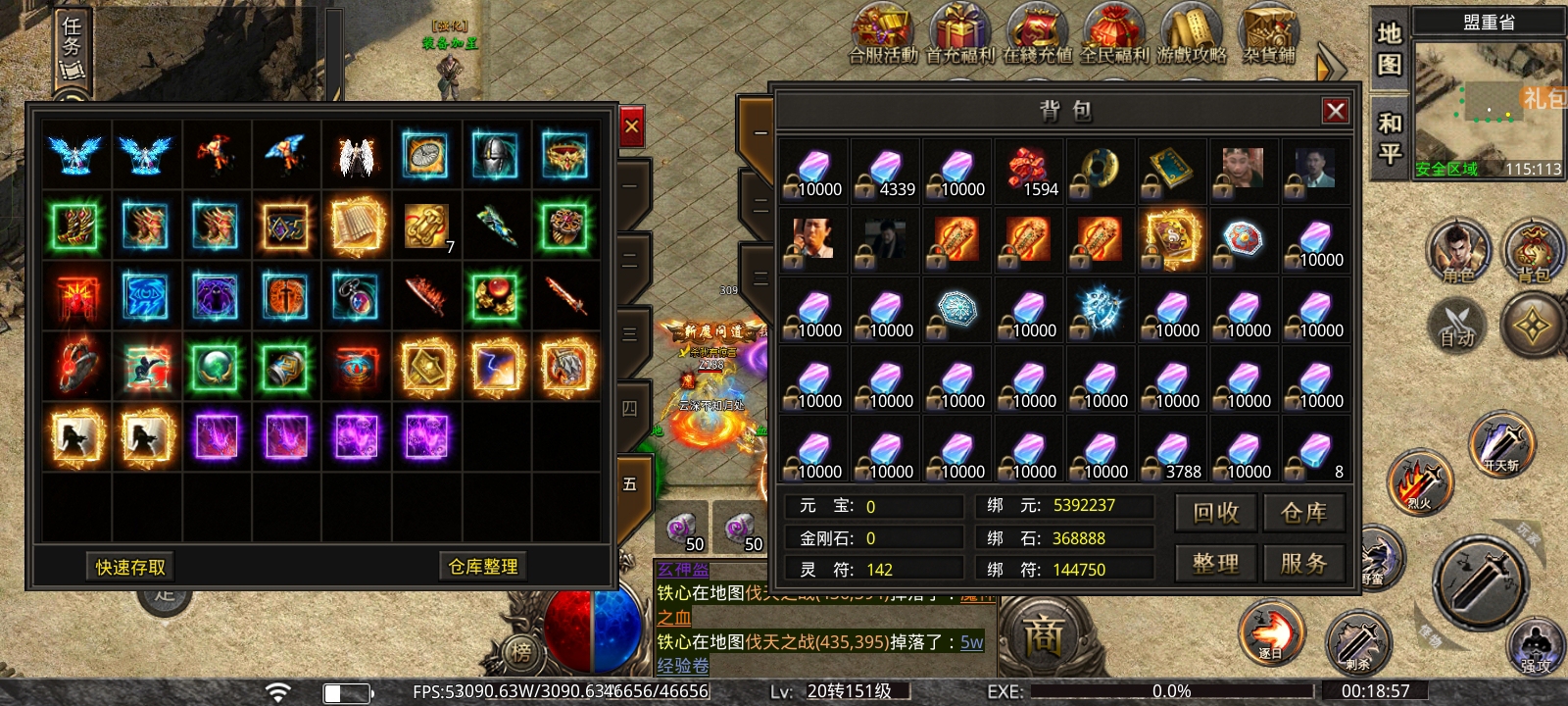Open the 回收 recycle function
Image resolution: width=1568 pixels, height=706 pixels.
(1216, 513)
